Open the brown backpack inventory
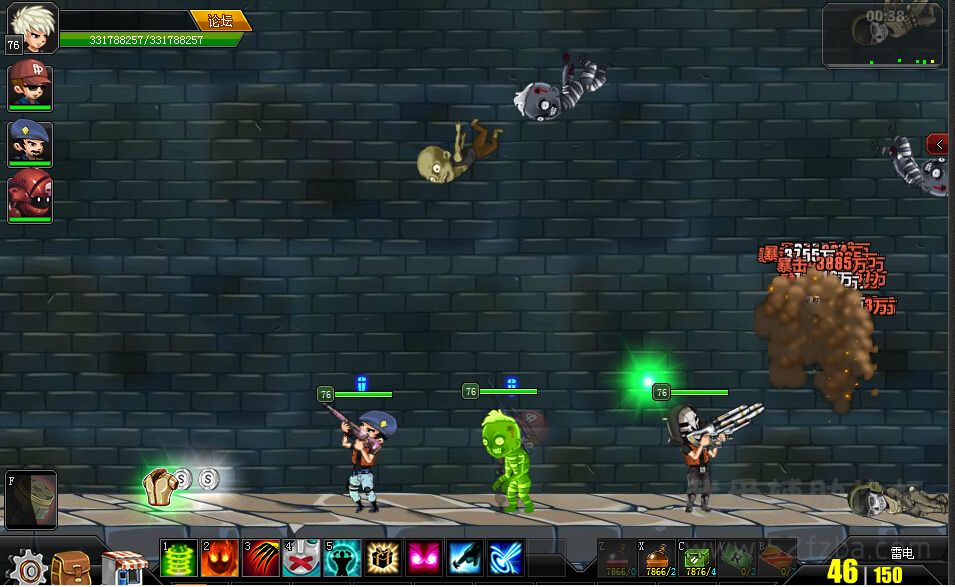The image size is (955, 587). [x=72, y=567]
